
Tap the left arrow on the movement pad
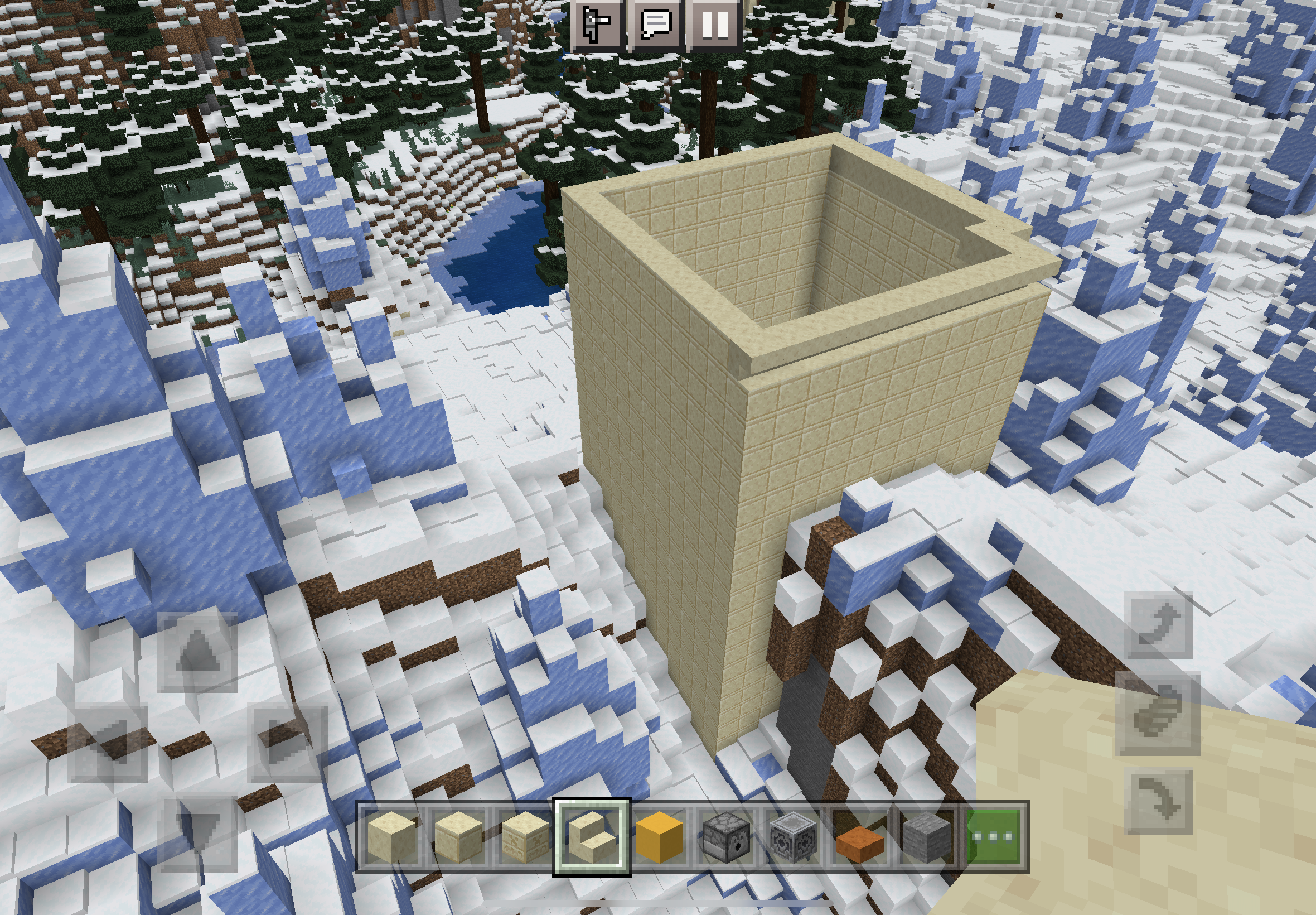click(x=108, y=742)
